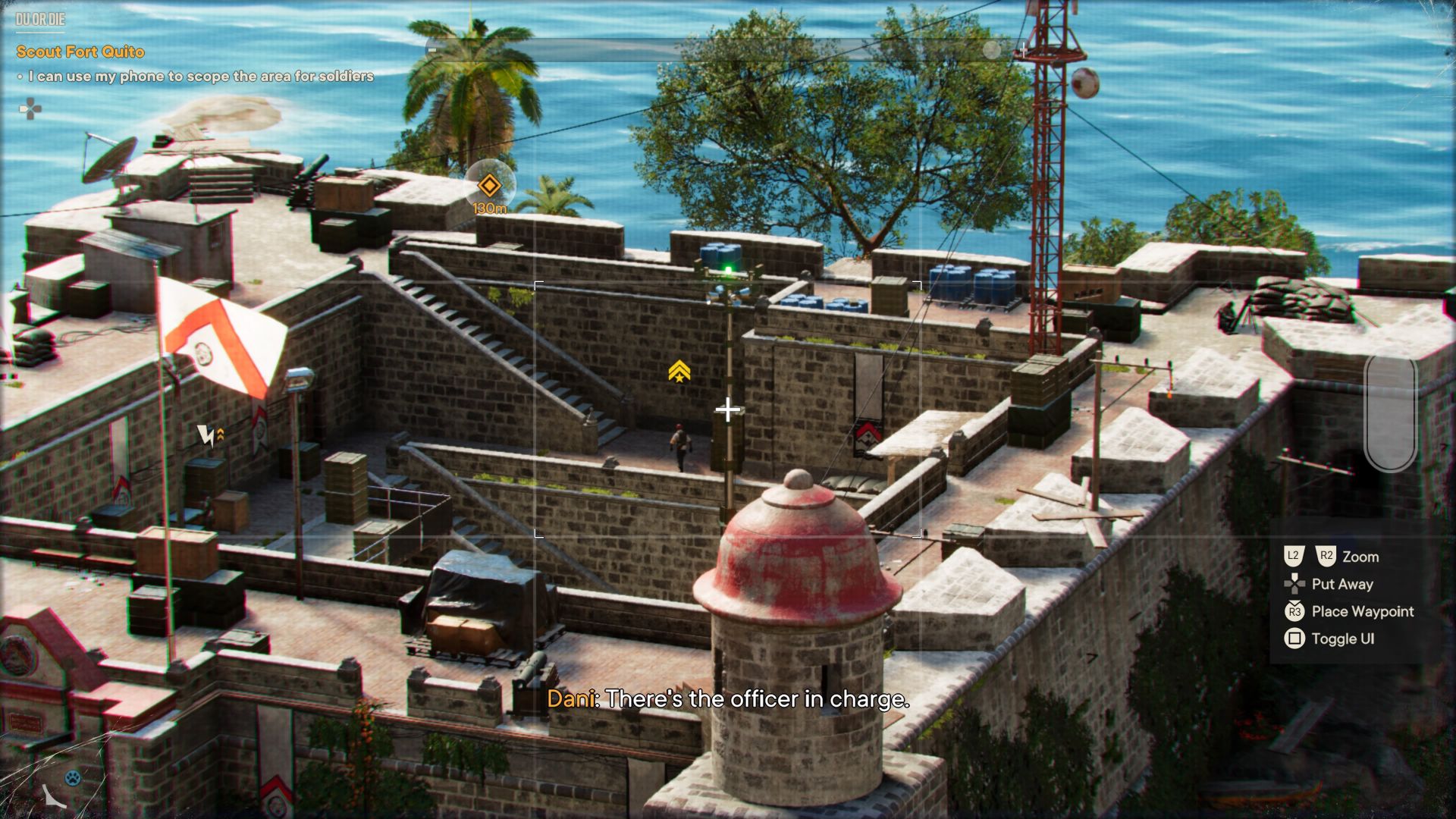Activate Put Away via the D-pad icon

point(1294,584)
